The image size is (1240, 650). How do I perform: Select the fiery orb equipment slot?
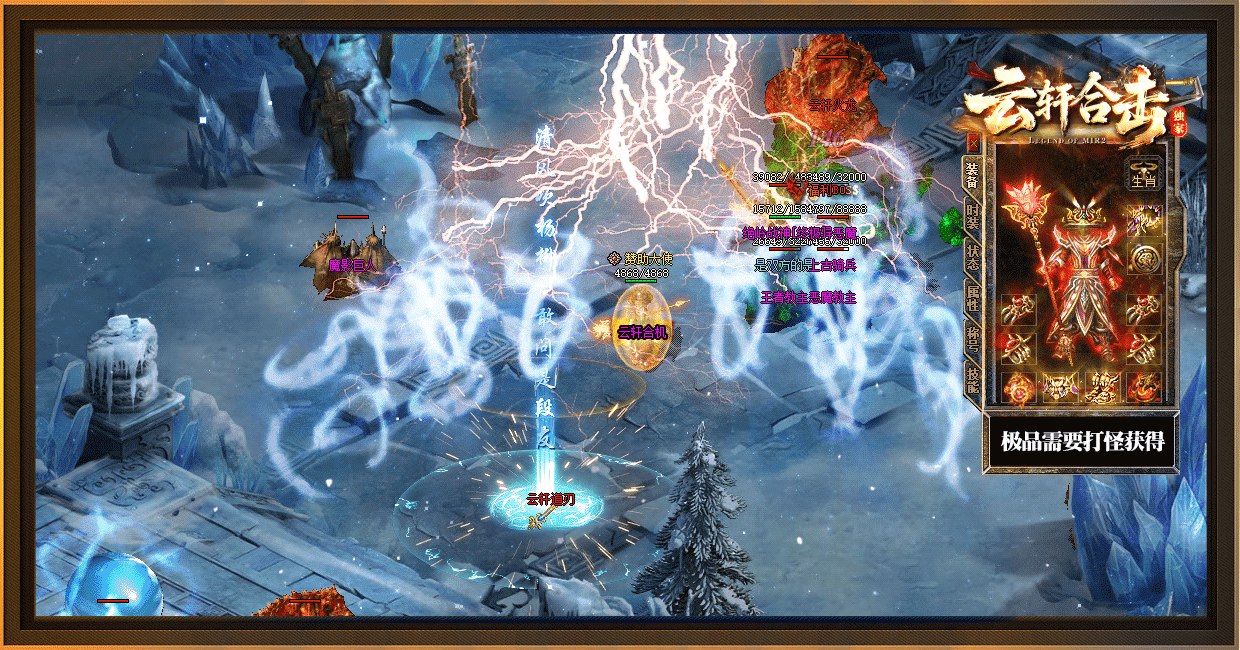coord(1017,385)
